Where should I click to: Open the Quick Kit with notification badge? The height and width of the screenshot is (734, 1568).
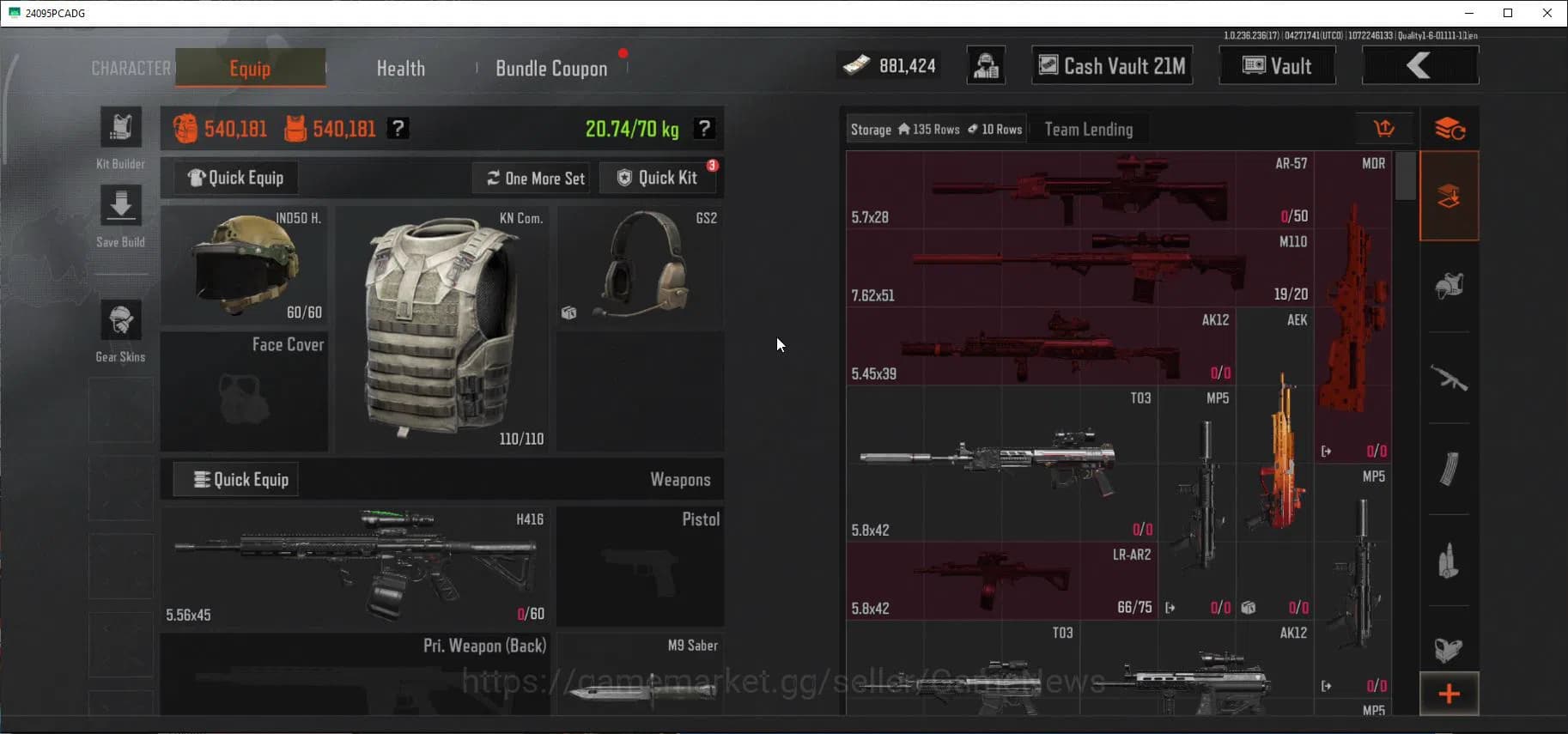[x=659, y=178]
